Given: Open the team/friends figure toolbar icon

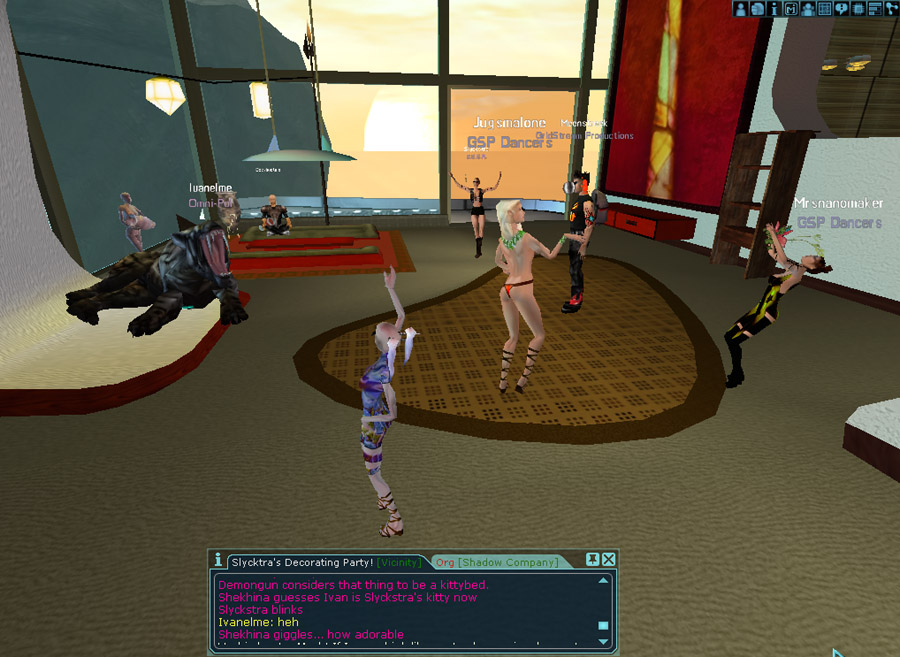Looking at the screenshot, I should 808,9.
